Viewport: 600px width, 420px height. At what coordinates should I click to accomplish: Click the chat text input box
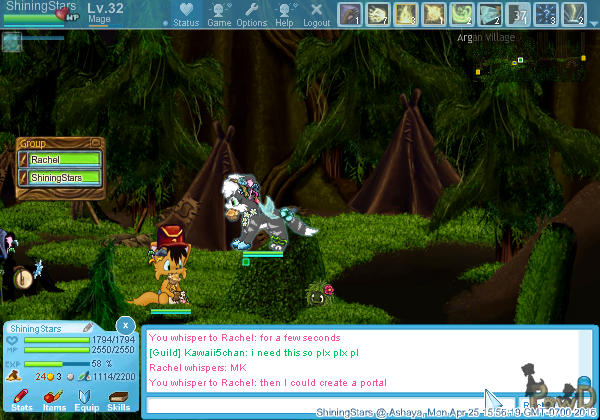(320, 403)
